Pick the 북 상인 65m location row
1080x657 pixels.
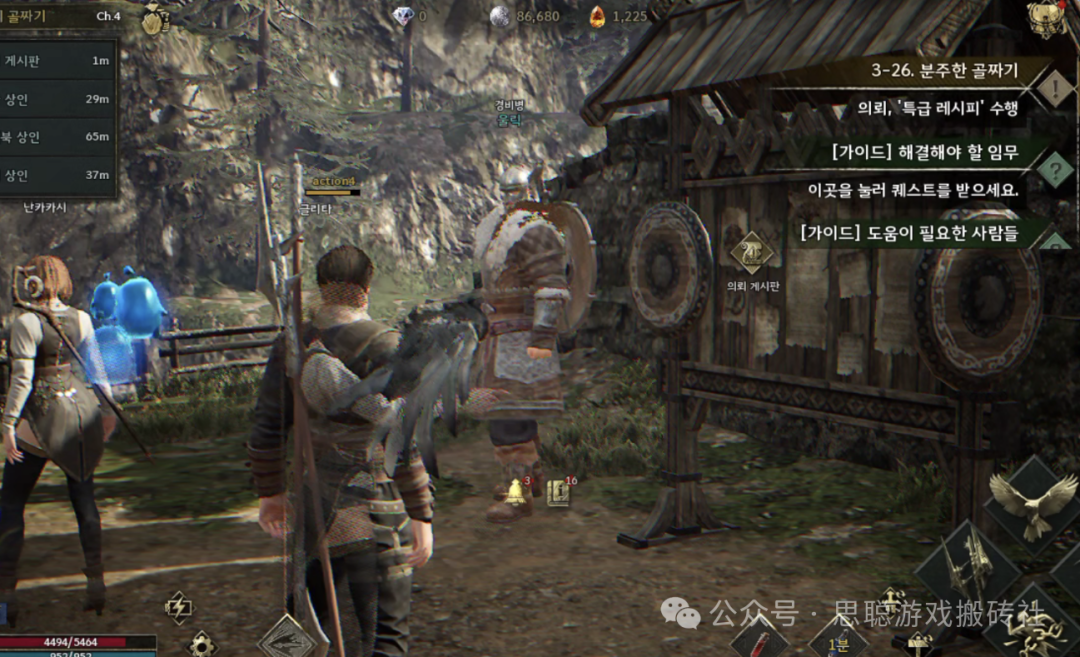point(58,136)
